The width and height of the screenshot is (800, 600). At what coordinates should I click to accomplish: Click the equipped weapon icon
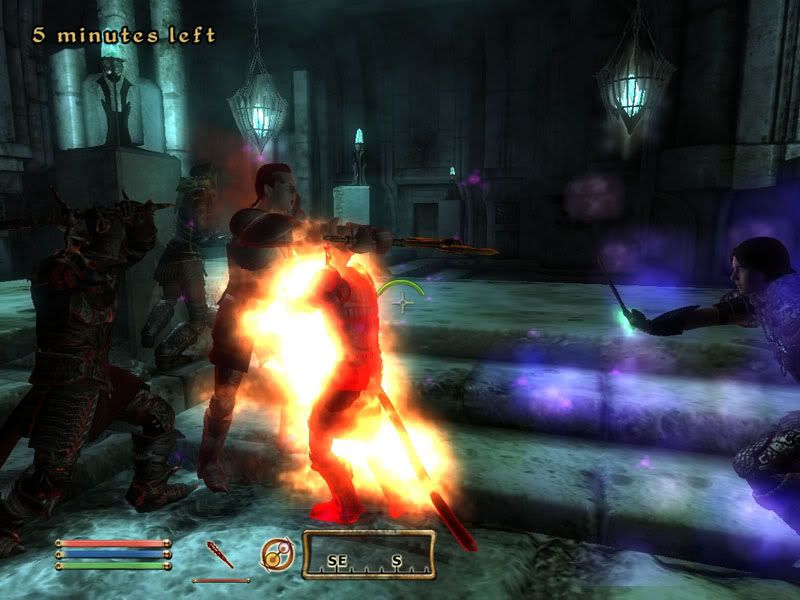click(x=220, y=555)
